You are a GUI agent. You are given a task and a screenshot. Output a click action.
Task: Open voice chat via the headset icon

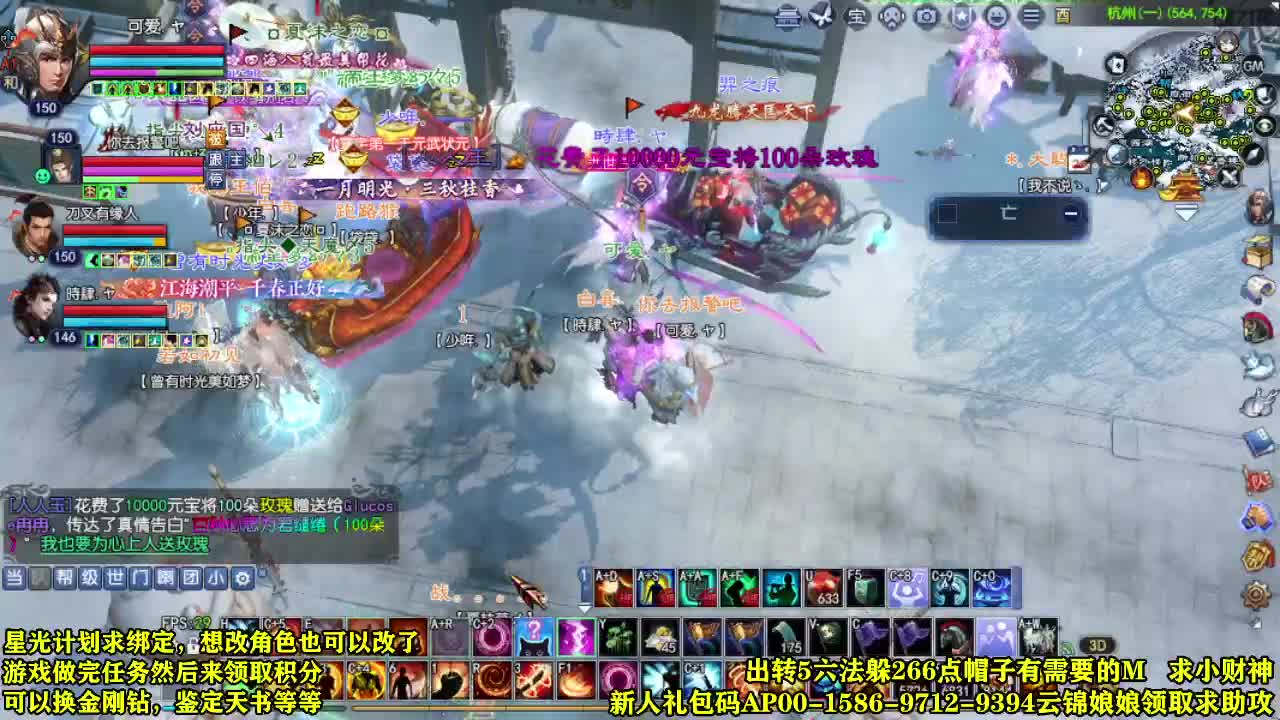(x=891, y=15)
